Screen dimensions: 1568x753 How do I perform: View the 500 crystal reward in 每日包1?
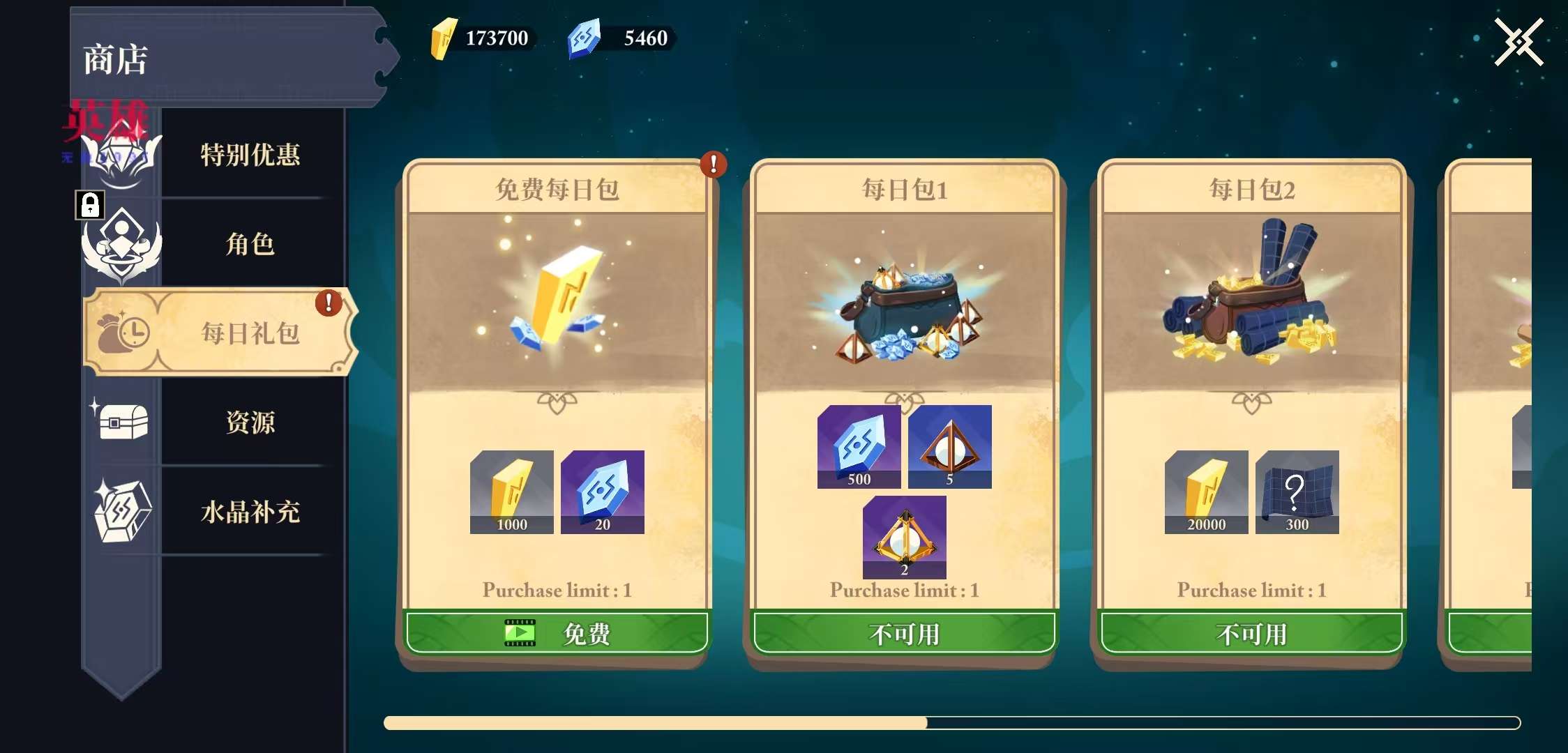pyautogui.click(x=859, y=446)
